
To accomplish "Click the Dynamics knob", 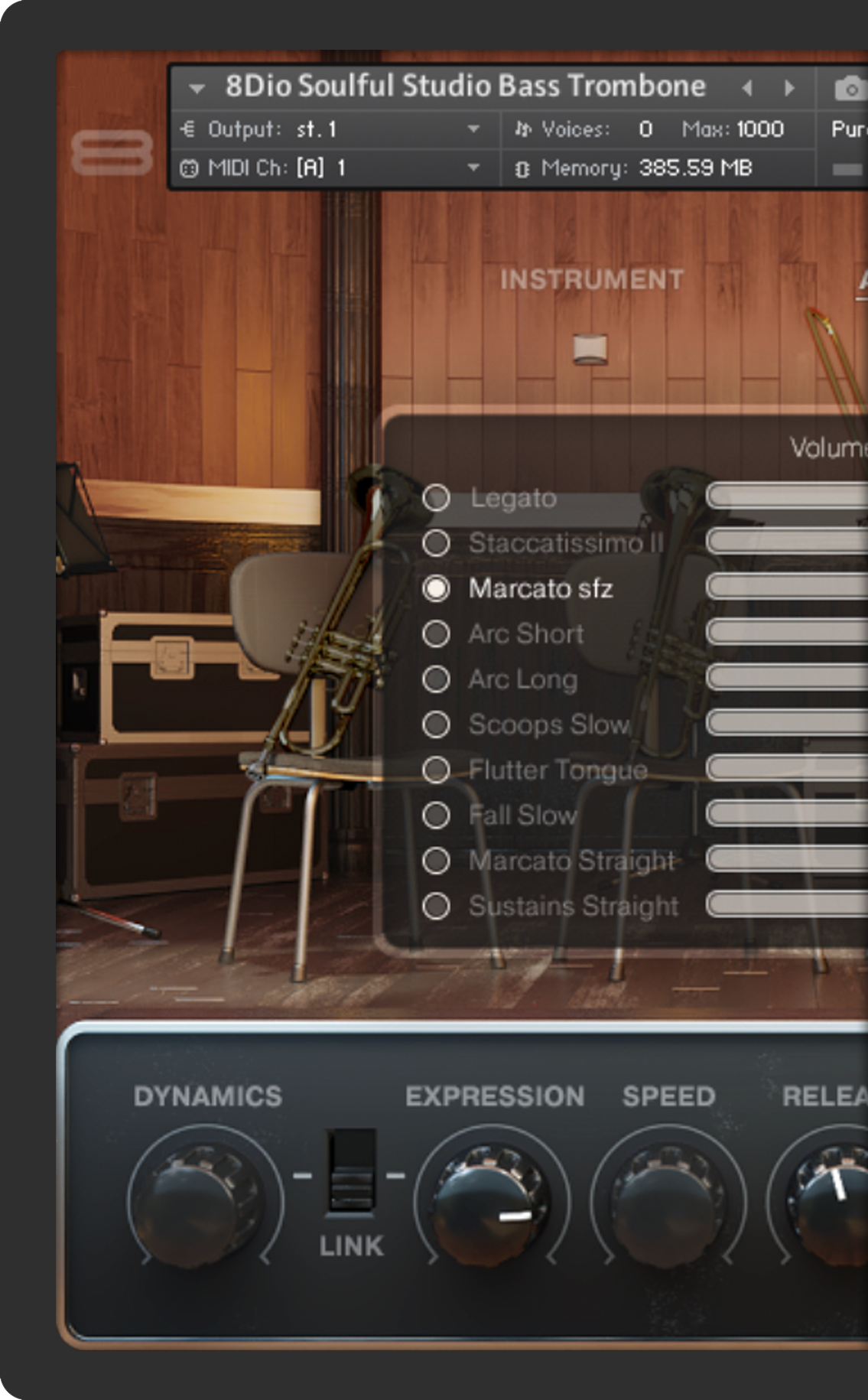I will coord(205,1198).
